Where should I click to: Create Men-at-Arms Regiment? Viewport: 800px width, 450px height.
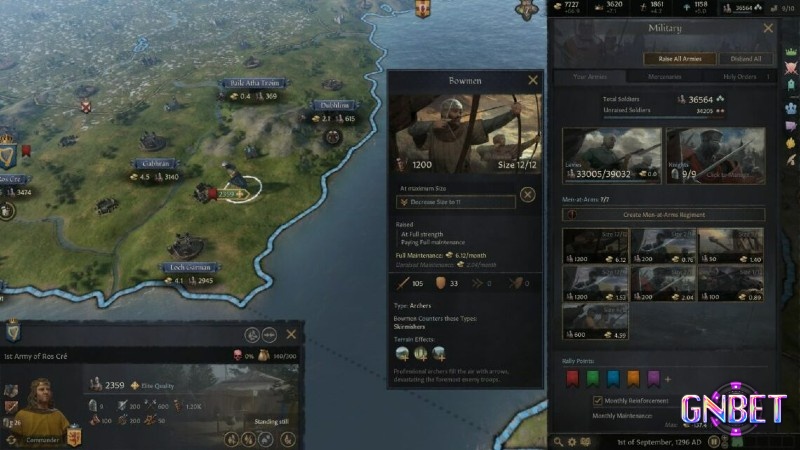pos(665,215)
